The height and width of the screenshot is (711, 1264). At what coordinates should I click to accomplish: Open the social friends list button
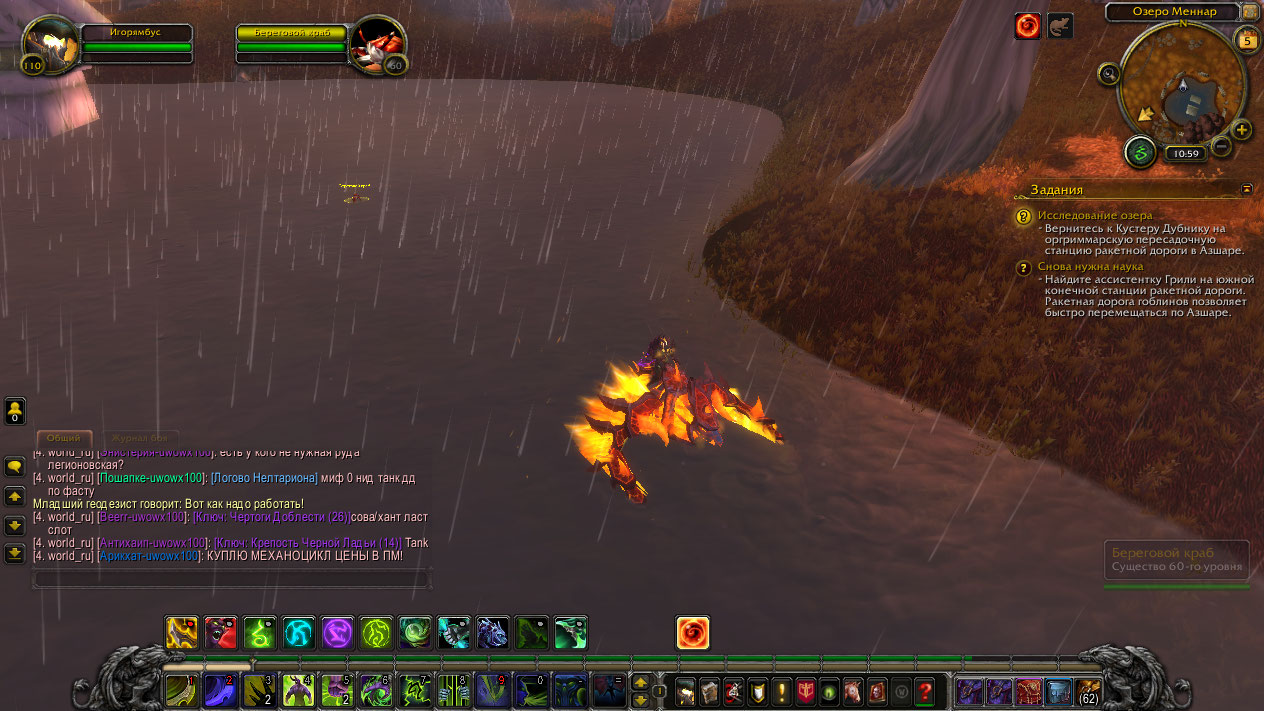[15, 410]
